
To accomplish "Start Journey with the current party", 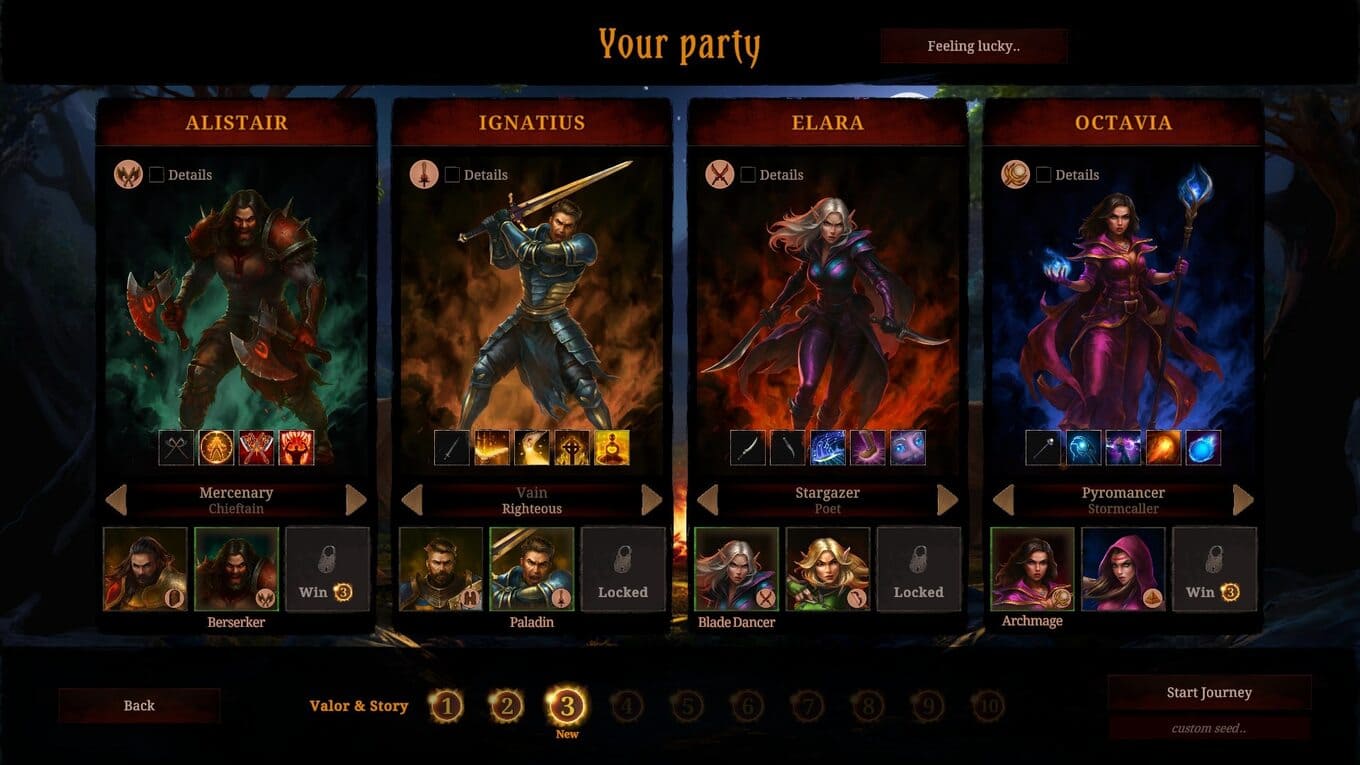I will click(x=1209, y=692).
